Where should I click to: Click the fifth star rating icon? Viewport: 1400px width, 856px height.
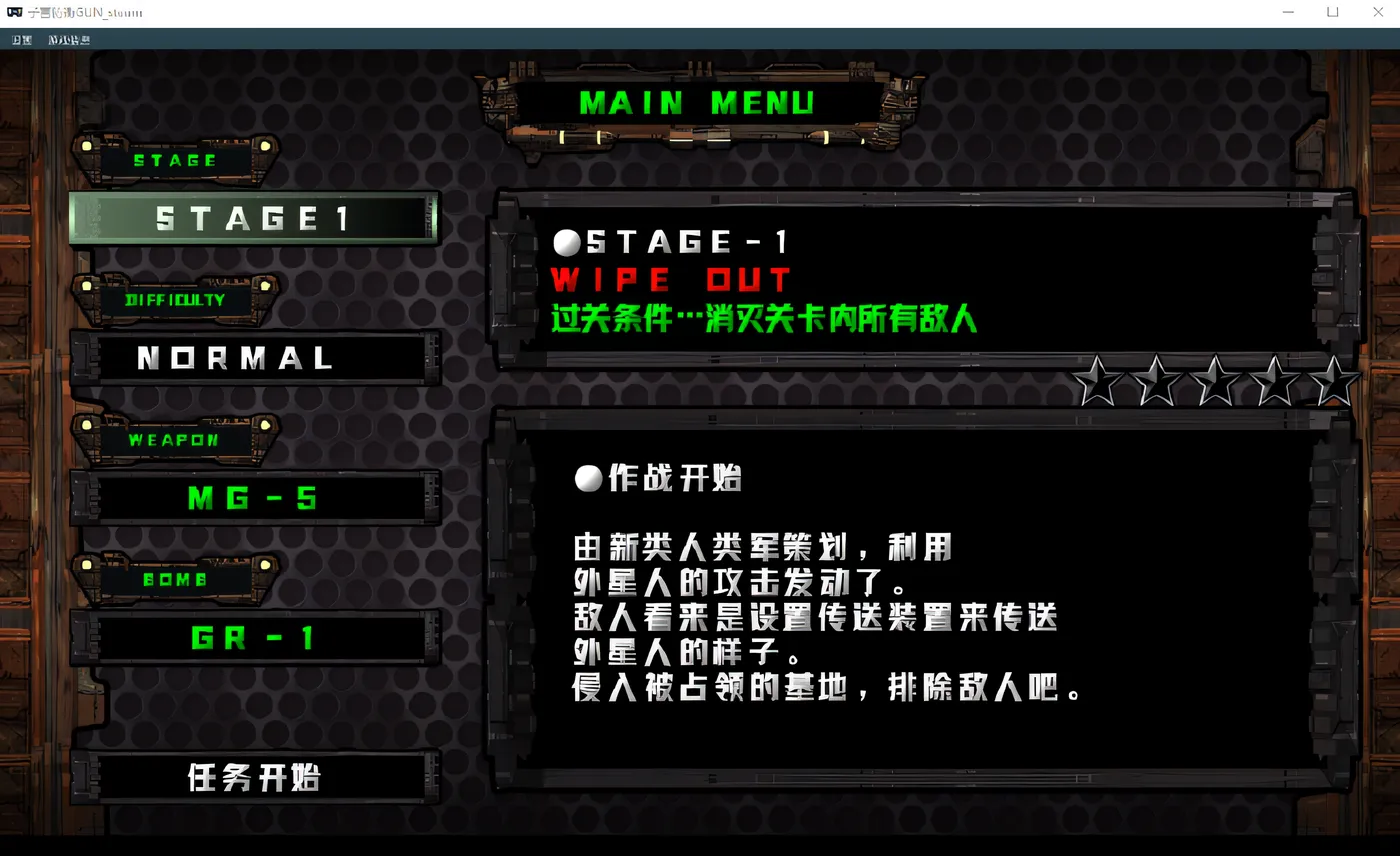(x=1332, y=382)
